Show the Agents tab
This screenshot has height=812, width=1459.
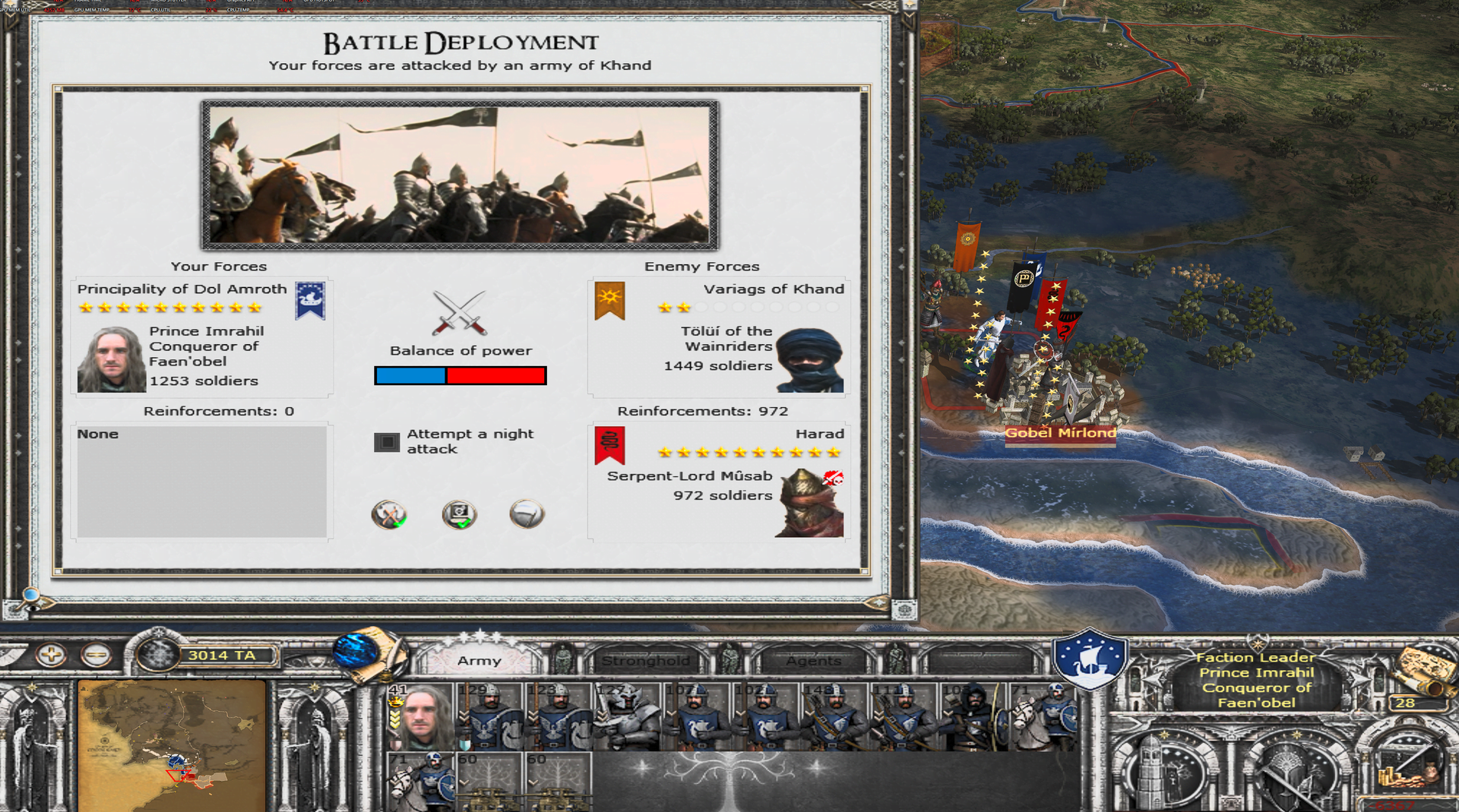click(813, 661)
